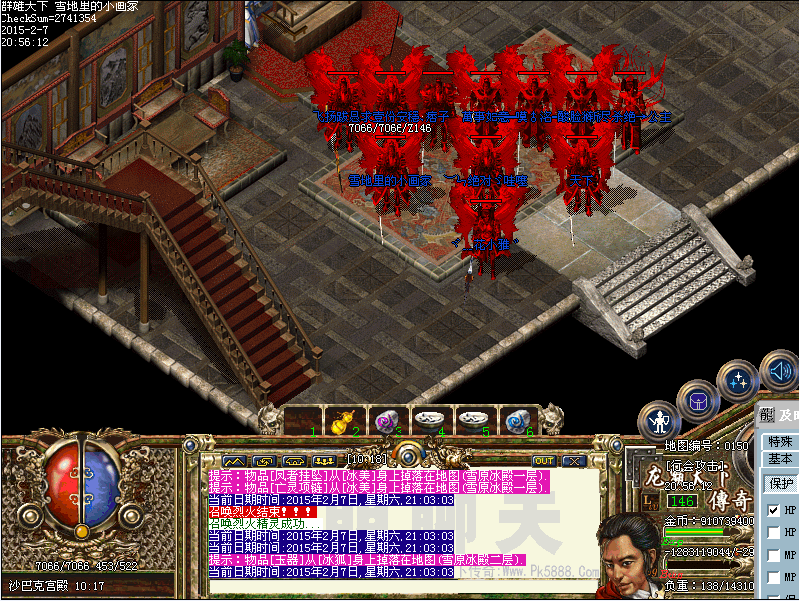The height and width of the screenshot is (601, 799).
Task: Select the 保护 tab
Action: point(778,482)
